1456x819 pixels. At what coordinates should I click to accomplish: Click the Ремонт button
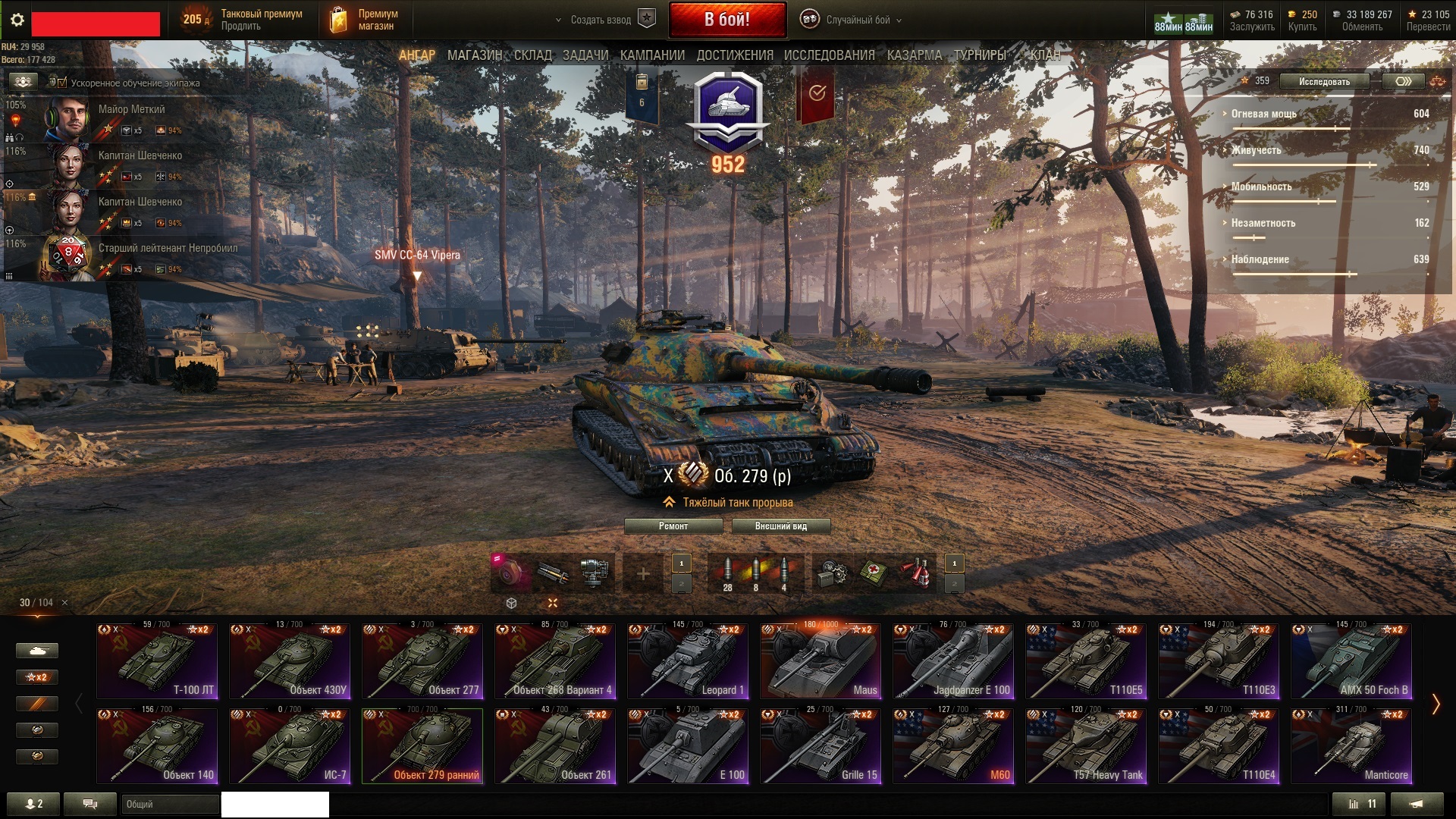tap(673, 526)
